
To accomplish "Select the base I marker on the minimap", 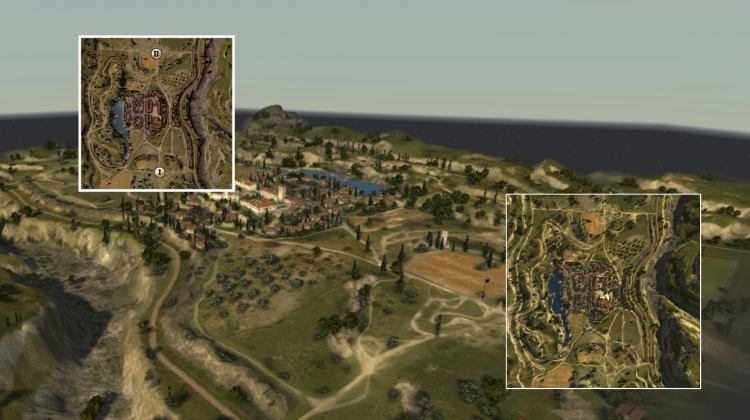I will [159, 172].
